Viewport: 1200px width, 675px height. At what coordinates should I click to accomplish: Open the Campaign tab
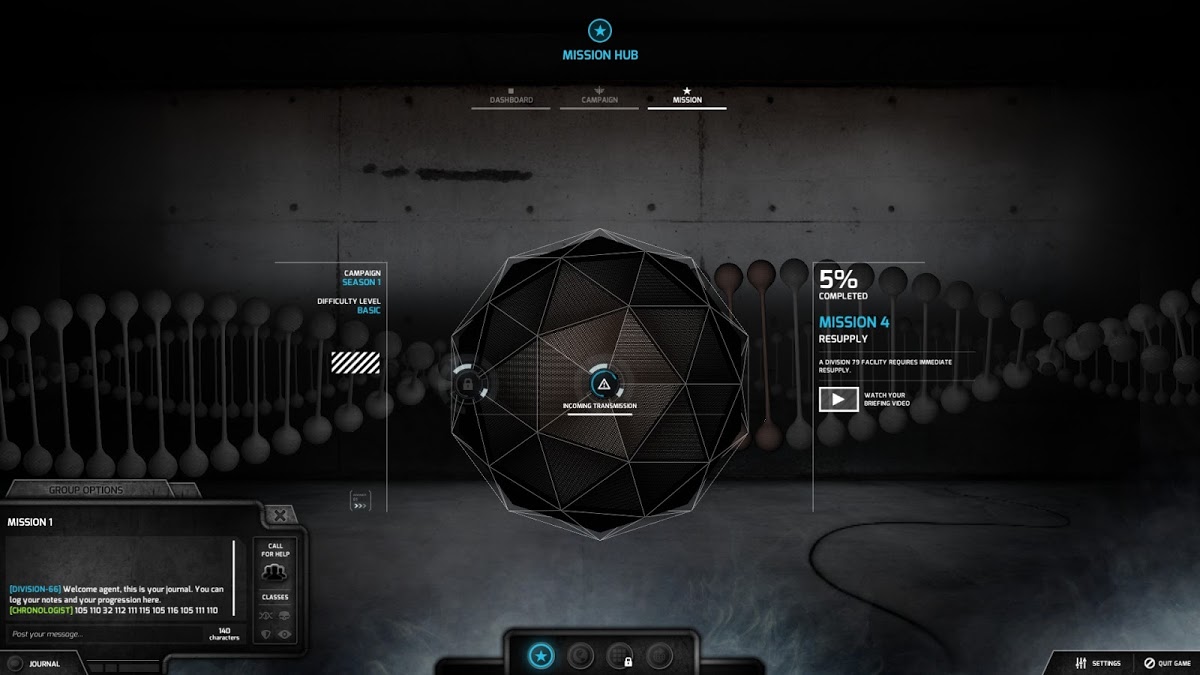(x=599, y=98)
